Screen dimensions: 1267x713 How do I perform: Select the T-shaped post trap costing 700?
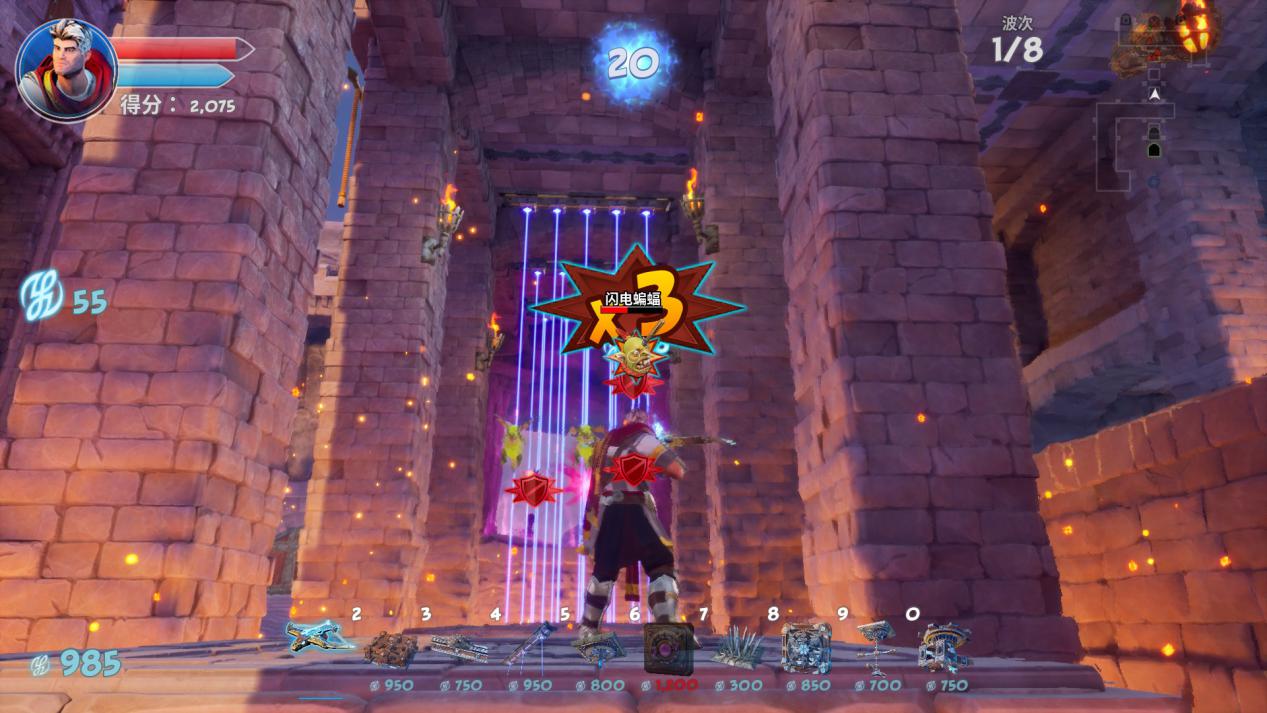click(x=875, y=646)
